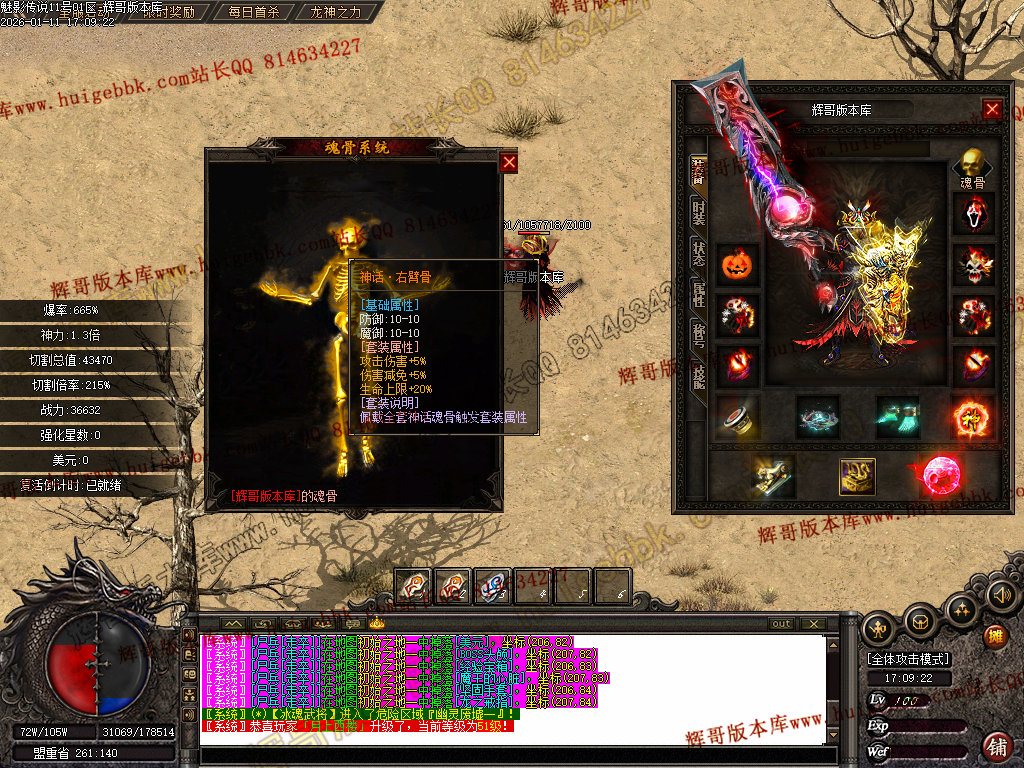Screen dimensions: 1024x768
Task: Click the golden skull 魂骨 button
Action: coord(973,167)
